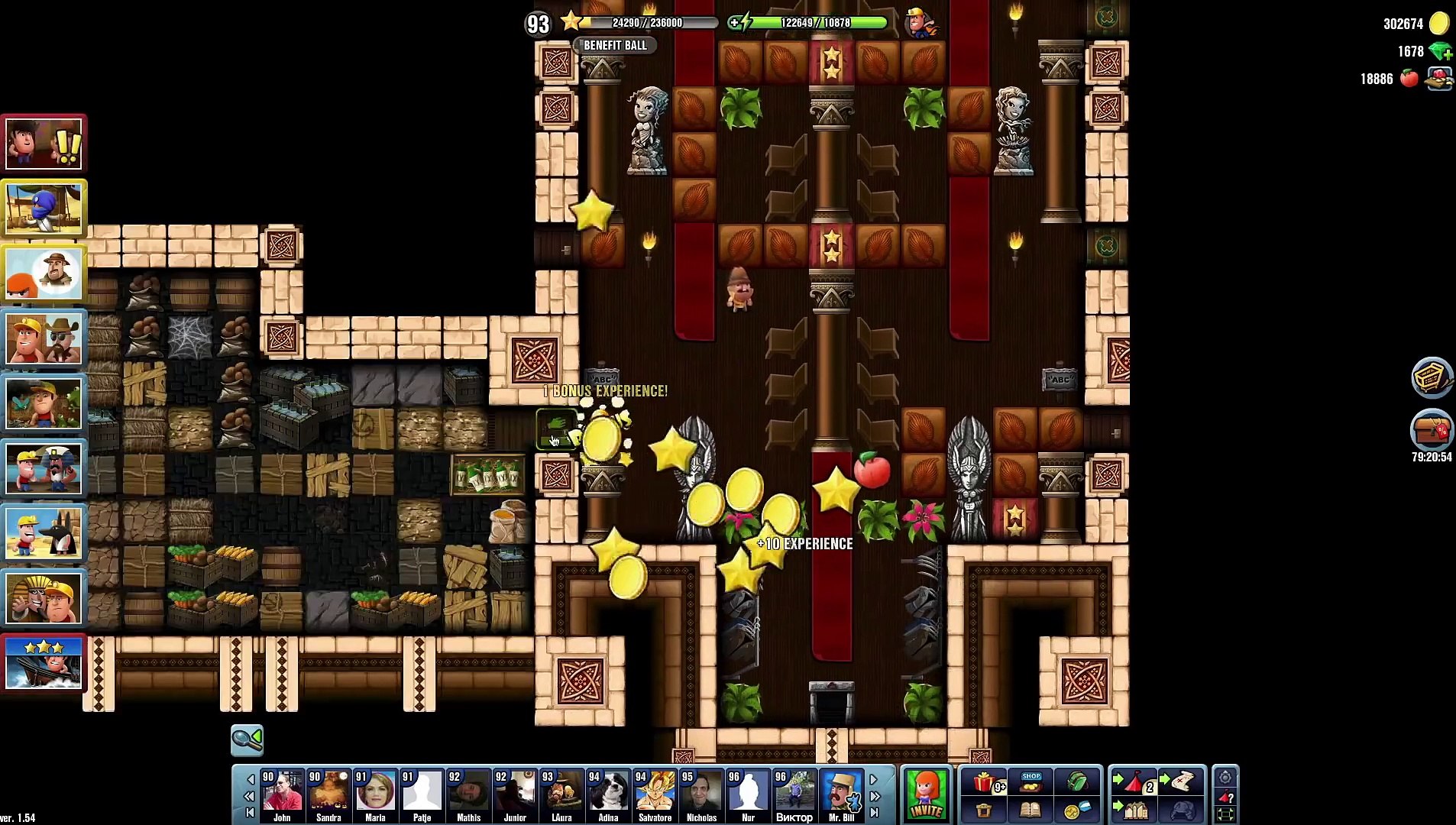The width and height of the screenshot is (1456, 825).
Task: Open the three-star ship quest
Action: point(44,663)
